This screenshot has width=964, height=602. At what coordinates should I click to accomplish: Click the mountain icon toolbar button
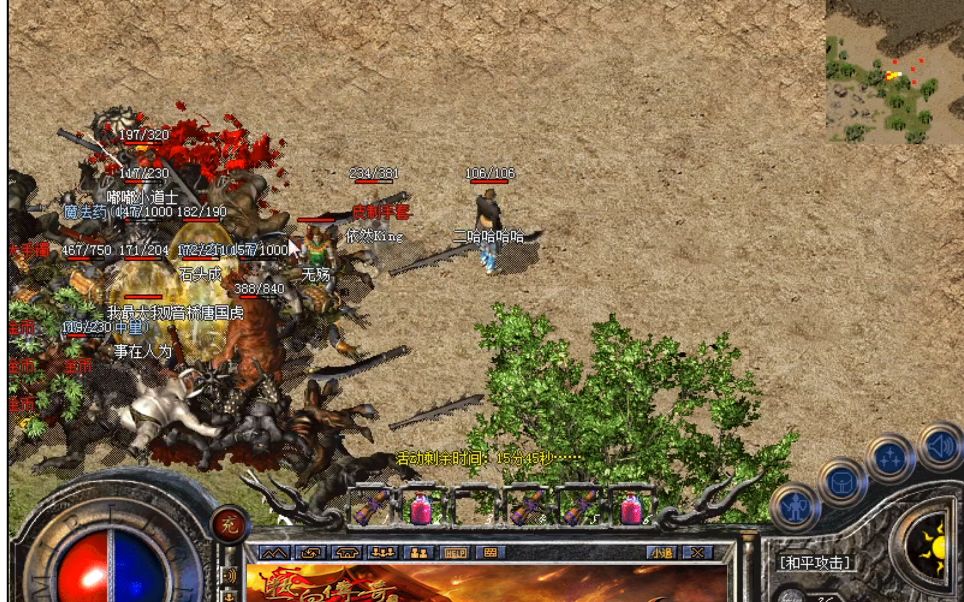(x=275, y=552)
